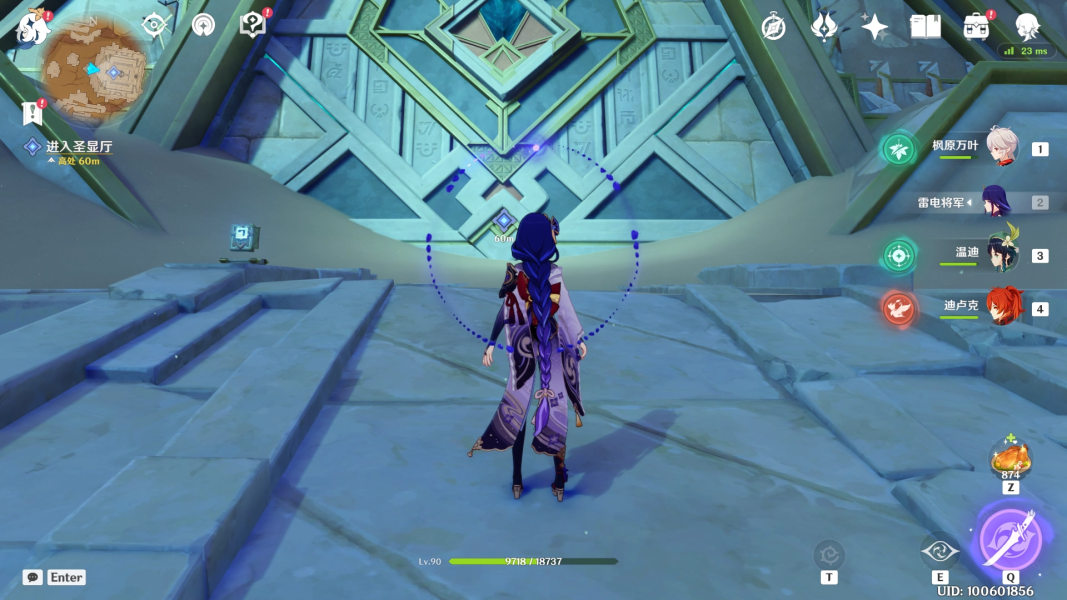Open the backpack inventory
This screenshot has width=1067, height=600.
(x=976, y=27)
